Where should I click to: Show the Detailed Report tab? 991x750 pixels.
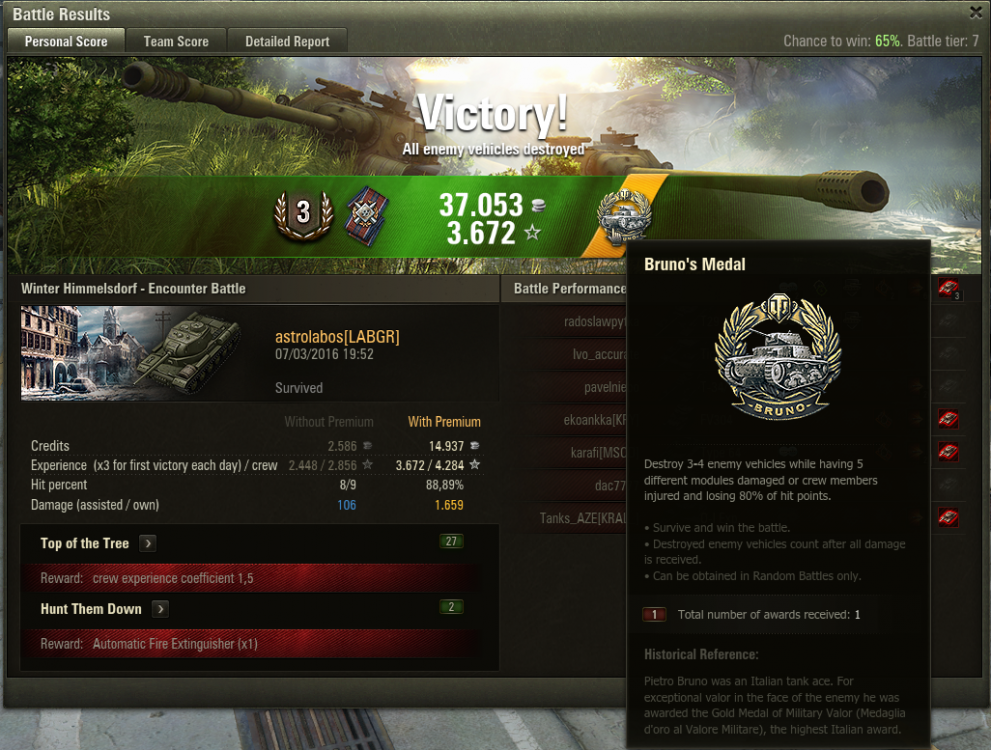pos(287,41)
